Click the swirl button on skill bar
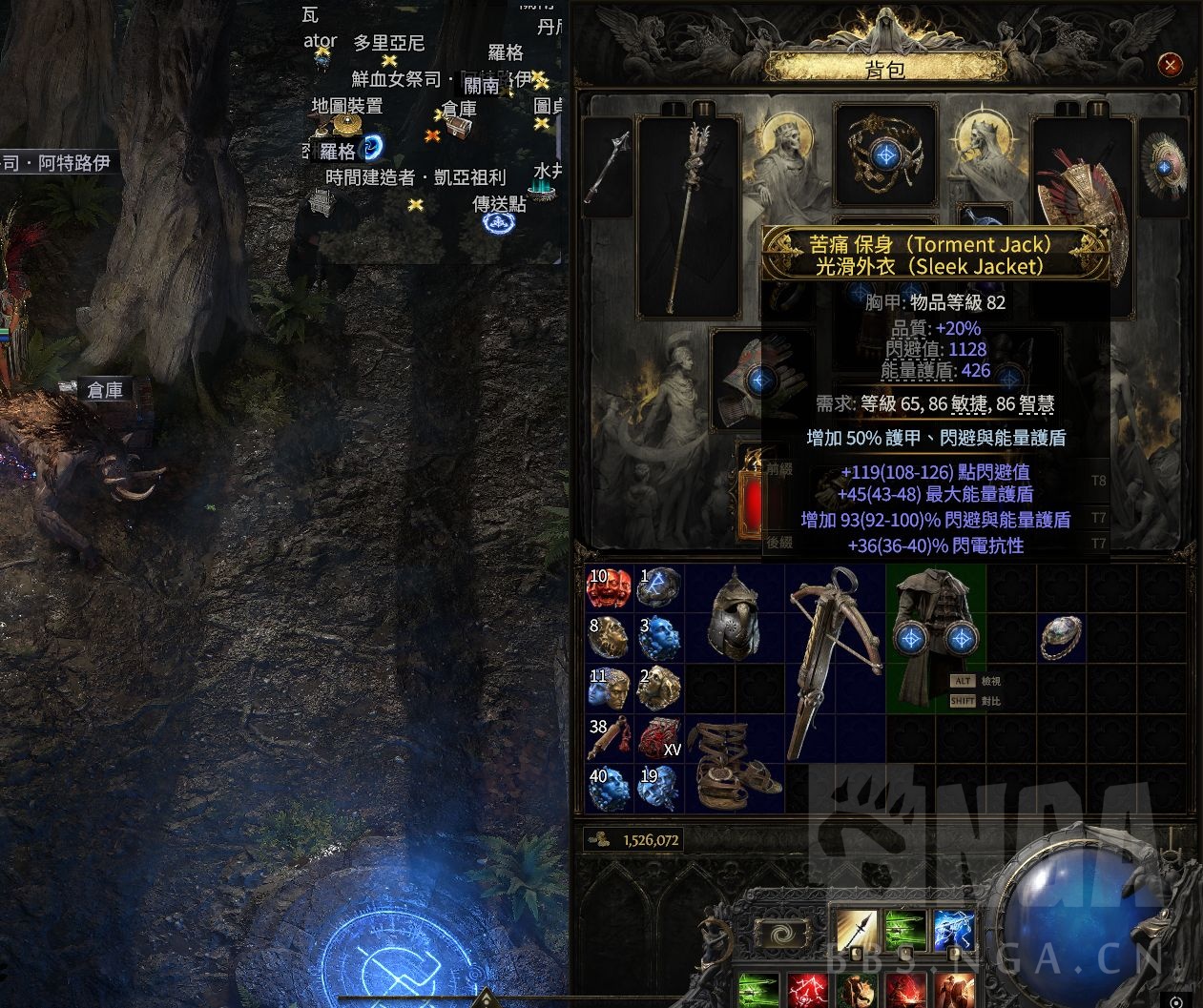Viewport: 1203px width, 1008px height. click(x=783, y=934)
